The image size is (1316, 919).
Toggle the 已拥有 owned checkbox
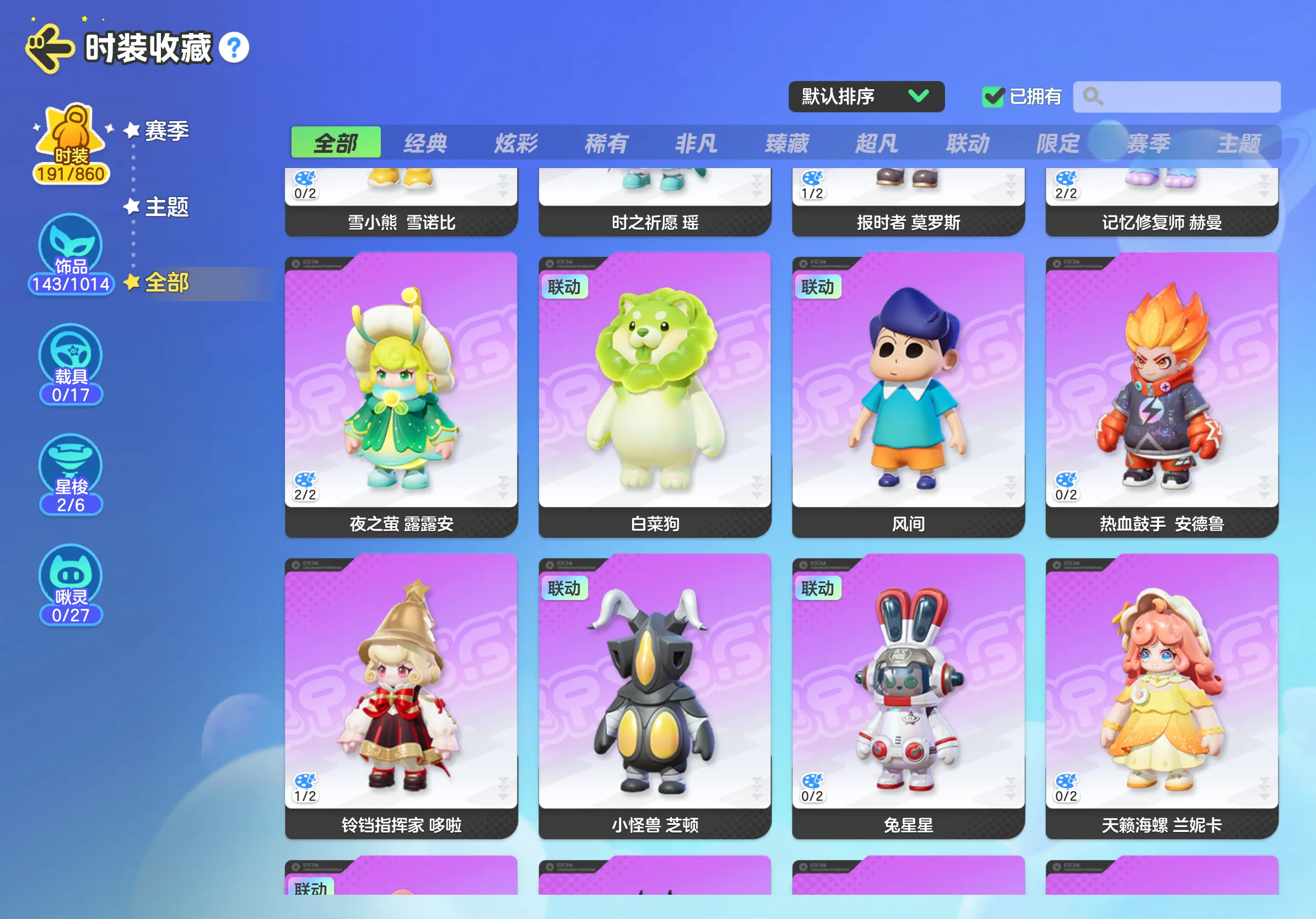coord(993,97)
